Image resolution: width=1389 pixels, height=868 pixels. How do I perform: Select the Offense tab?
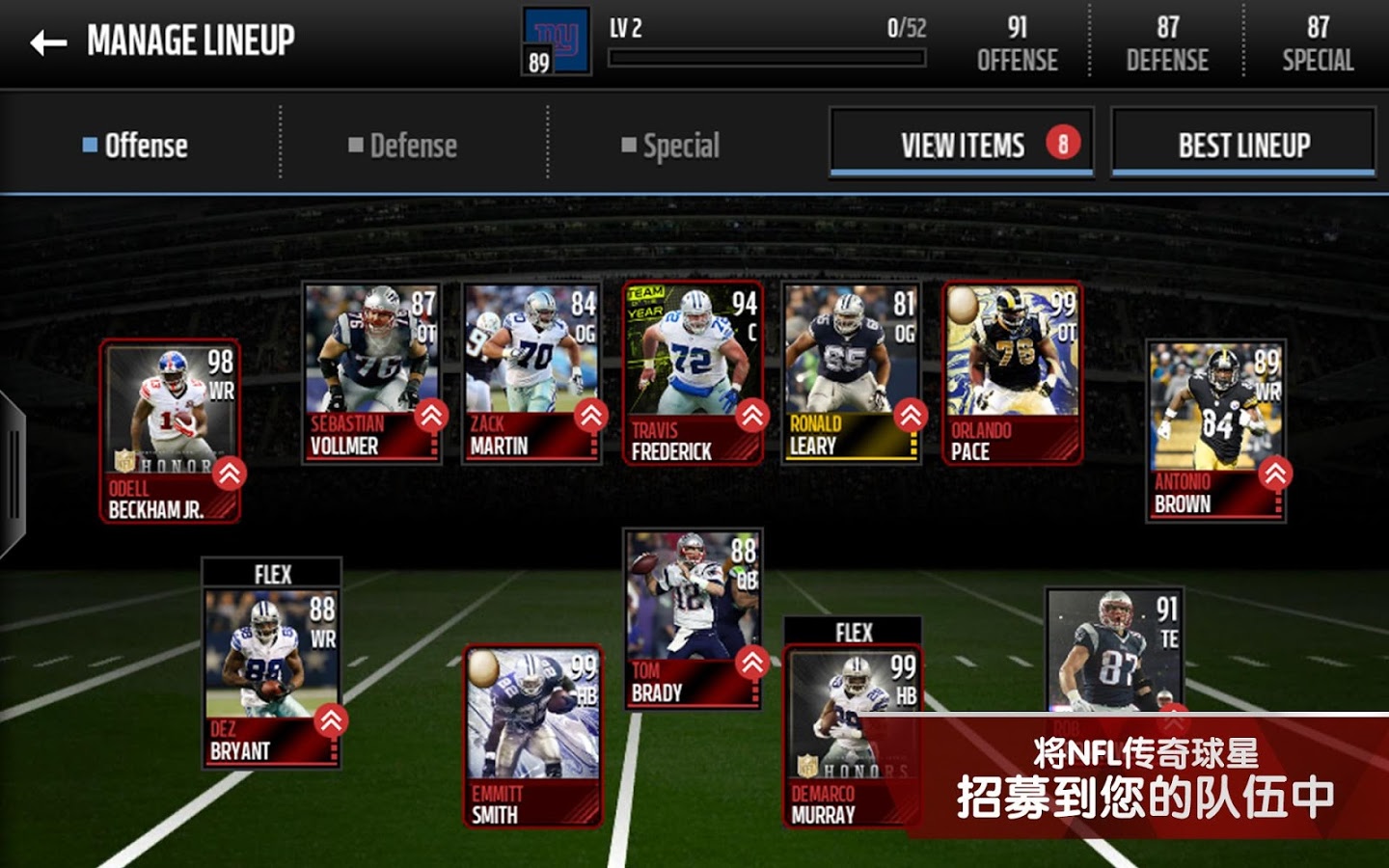pyautogui.click(x=136, y=146)
